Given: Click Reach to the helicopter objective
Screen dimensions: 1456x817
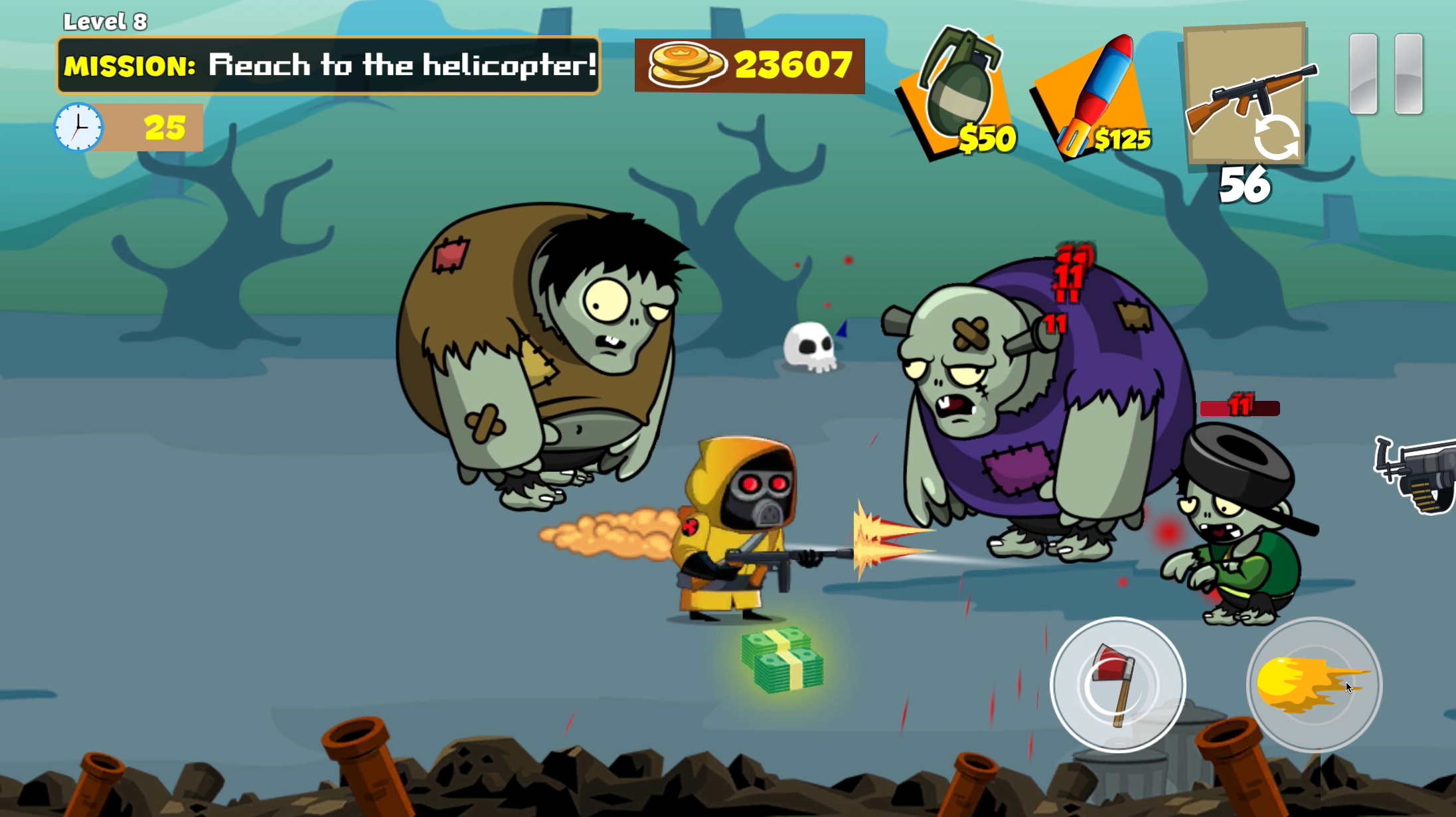Looking at the screenshot, I should [x=403, y=66].
